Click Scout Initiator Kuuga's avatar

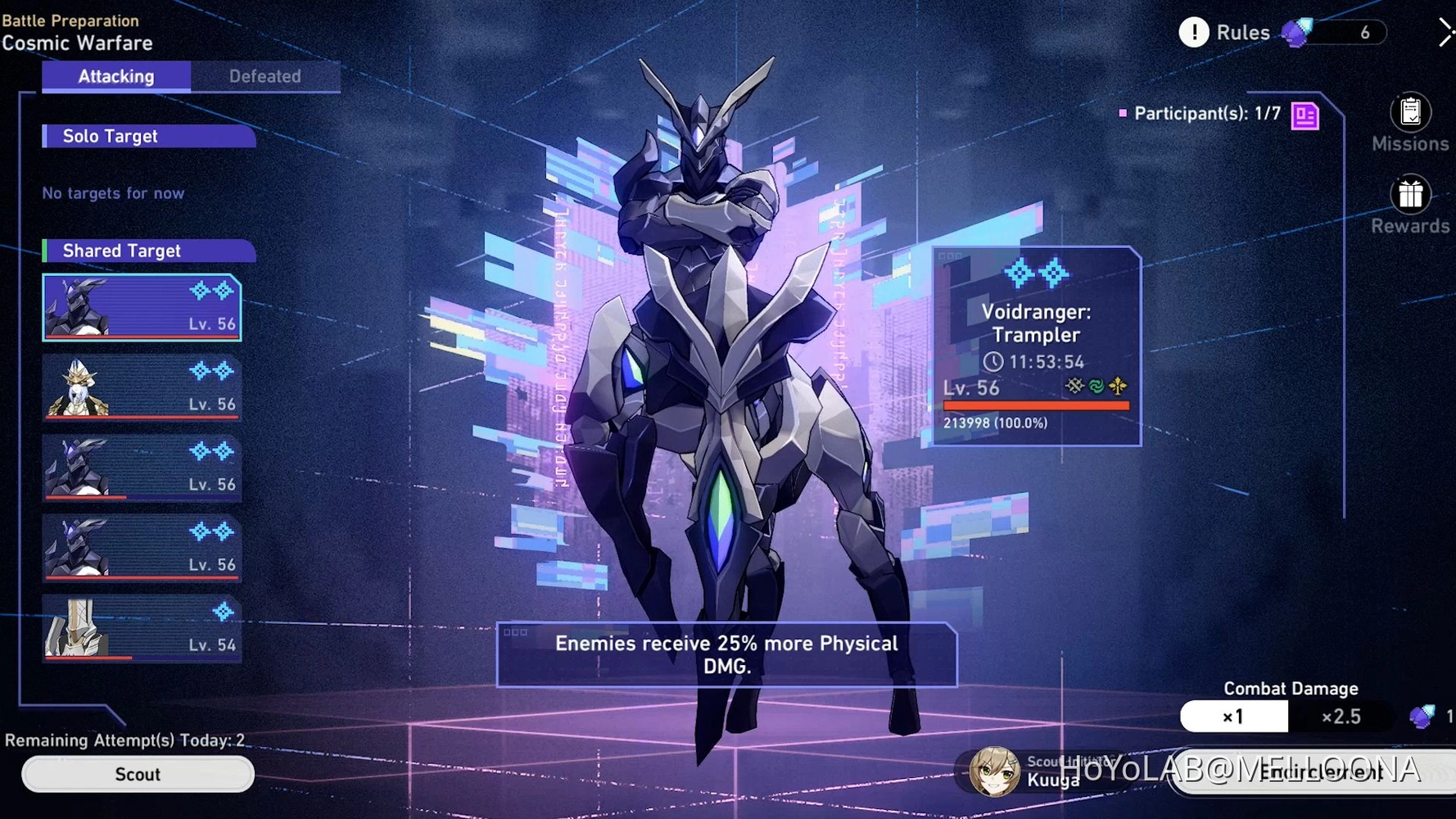pos(995,772)
